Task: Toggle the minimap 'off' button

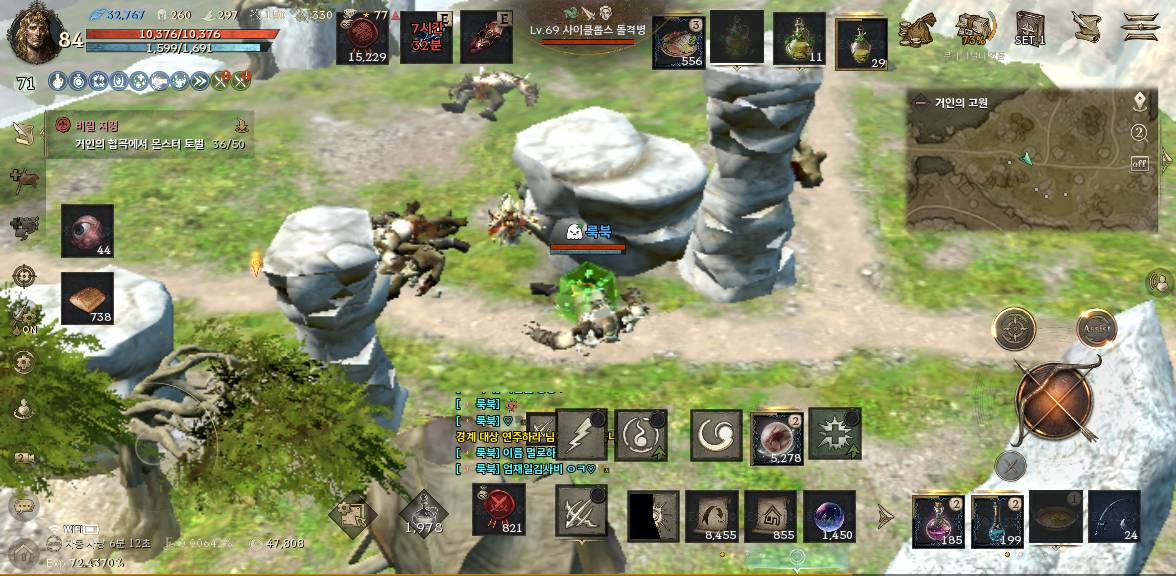Action: 1139,164
